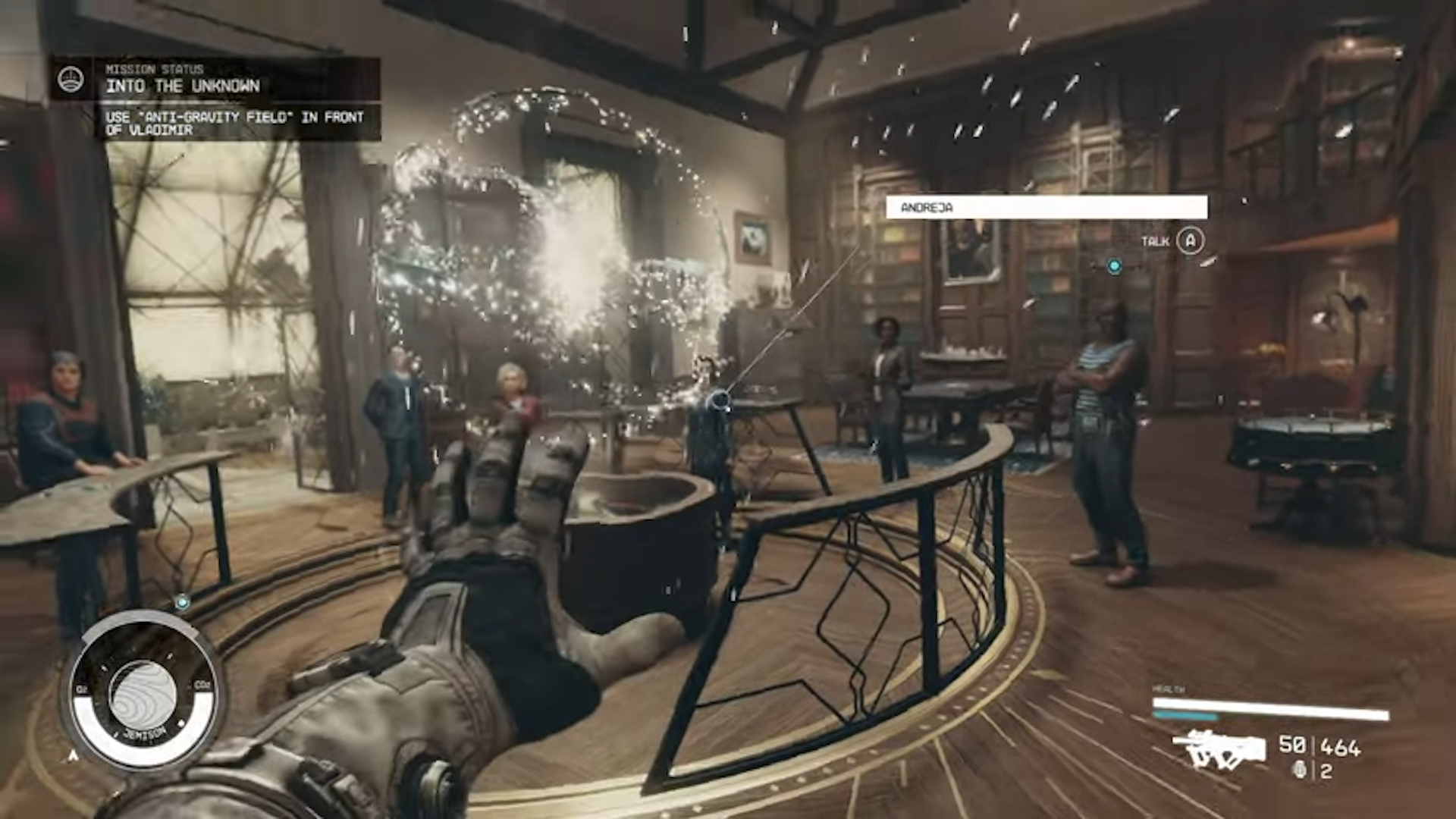Click the Andreja name plate
Screen dimensions: 1456x819
tap(1046, 207)
